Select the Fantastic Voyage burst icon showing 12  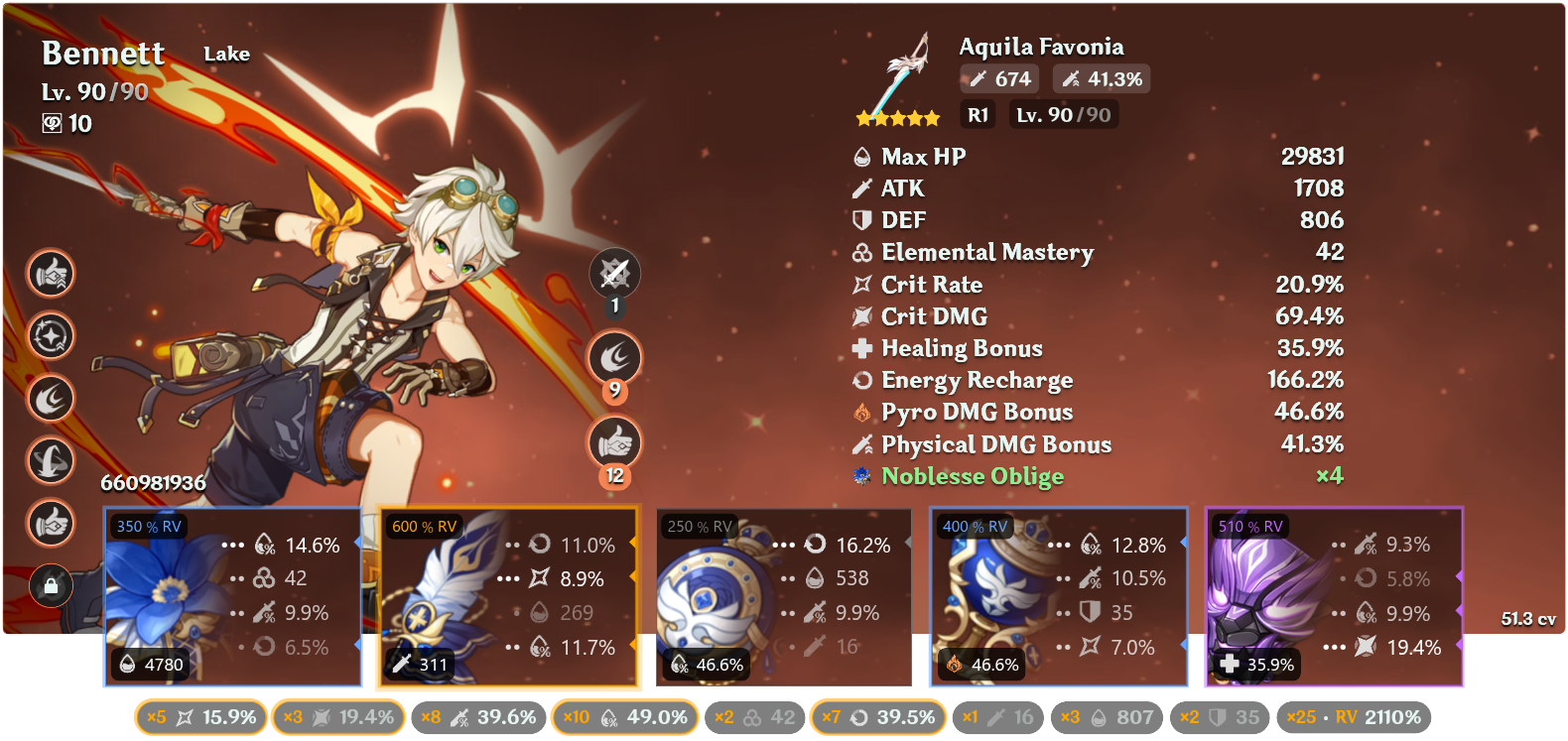tap(615, 442)
